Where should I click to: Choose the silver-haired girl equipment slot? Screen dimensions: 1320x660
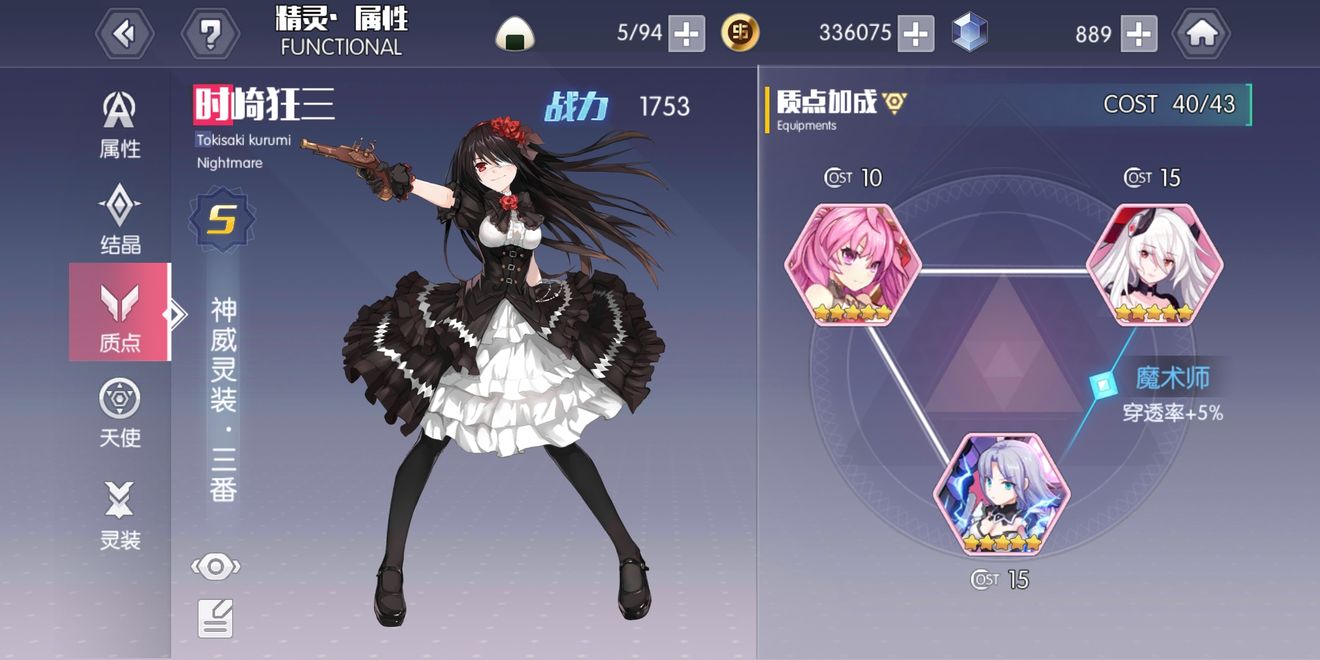pyautogui.click(x=1002, y=495)
